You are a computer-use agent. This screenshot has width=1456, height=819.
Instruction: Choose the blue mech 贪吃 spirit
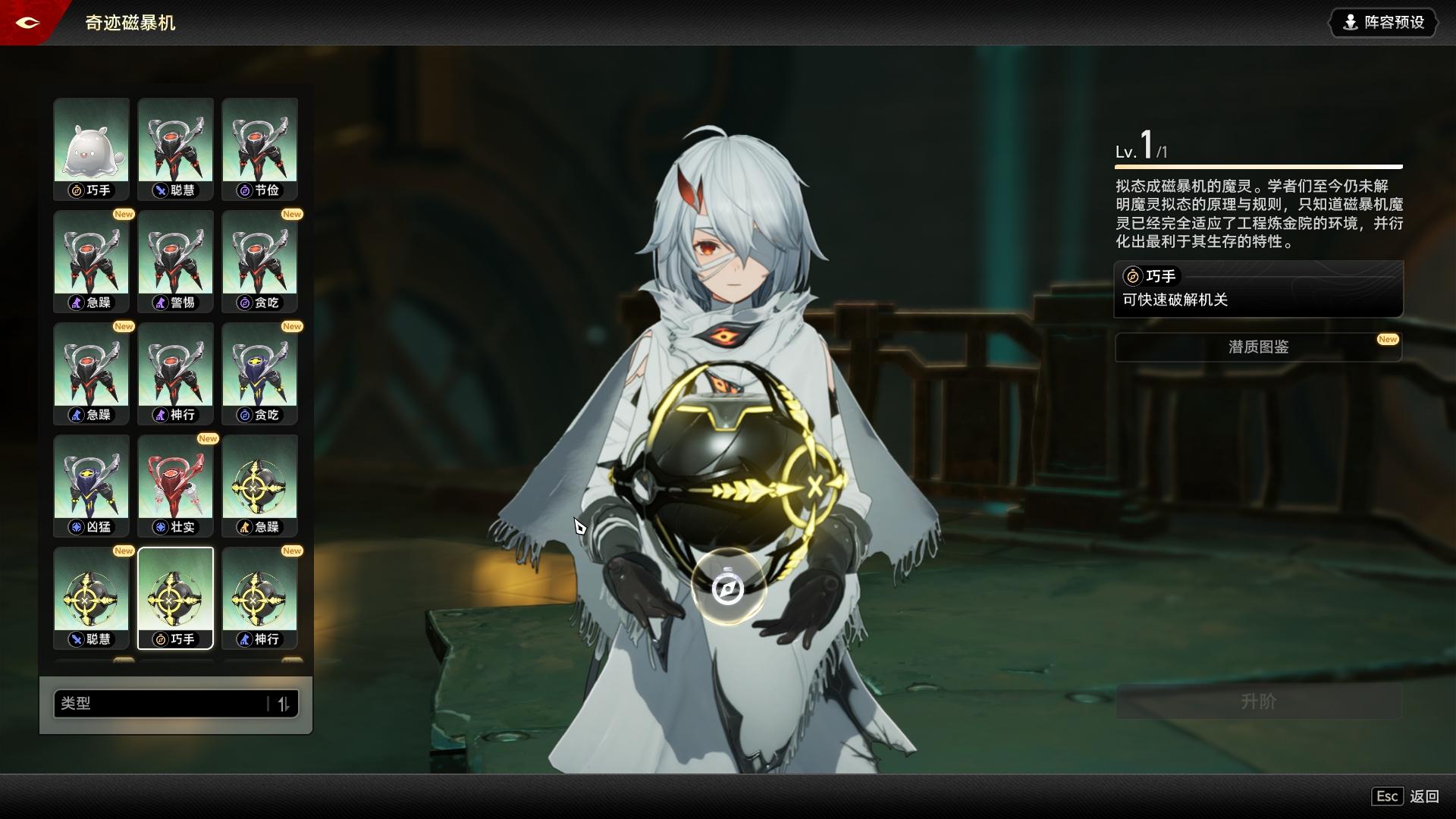pos(259,373)
